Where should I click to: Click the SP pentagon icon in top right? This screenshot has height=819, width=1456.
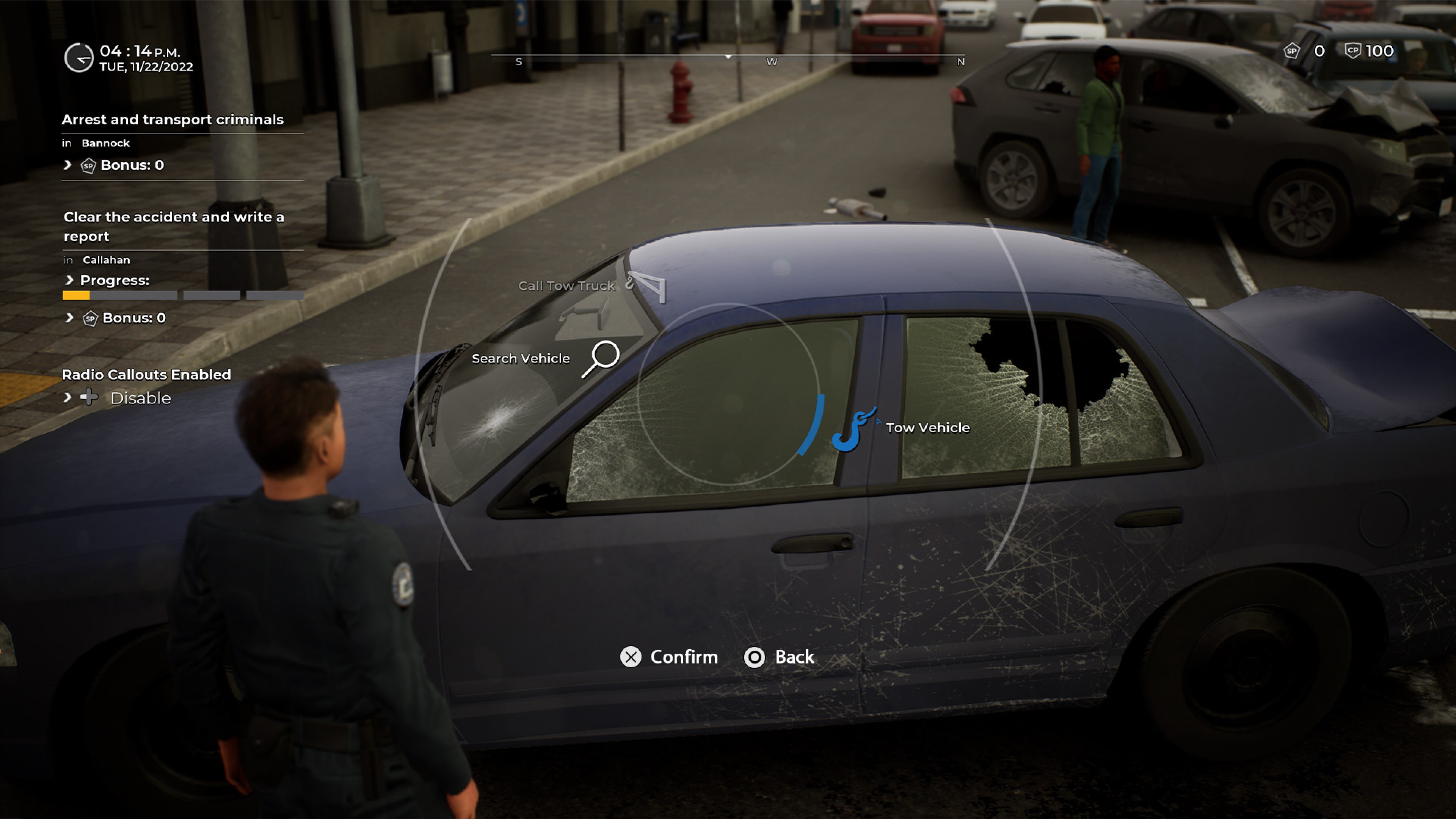tap(1291, 51)
